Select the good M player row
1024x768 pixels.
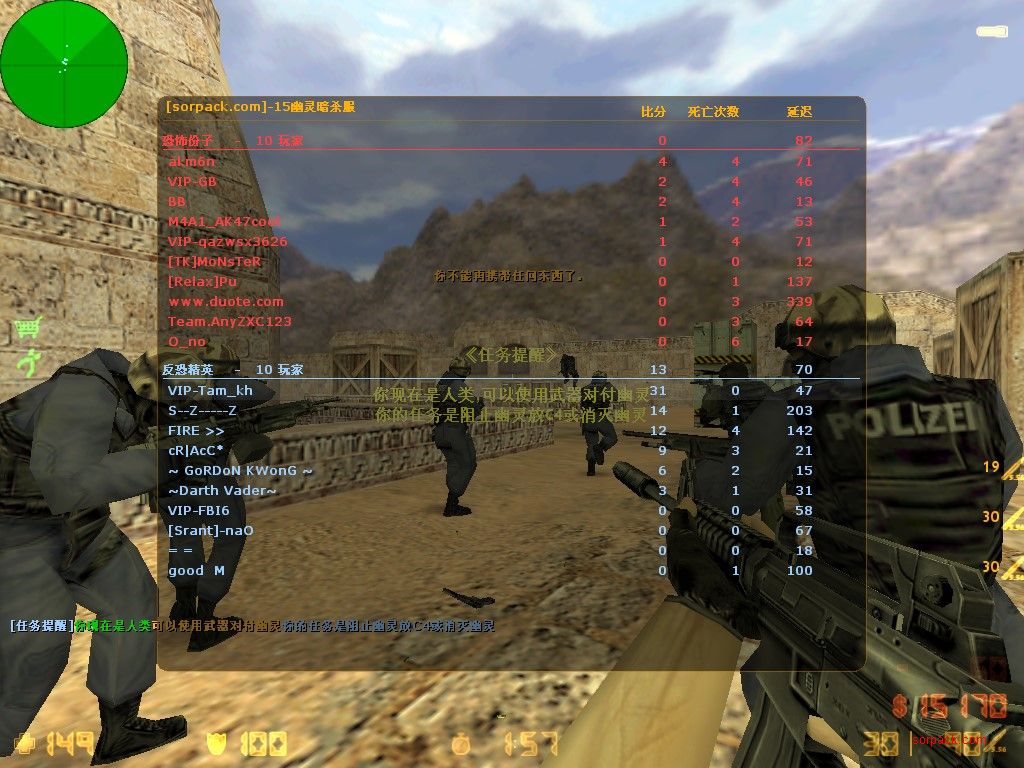pos(196,570)
